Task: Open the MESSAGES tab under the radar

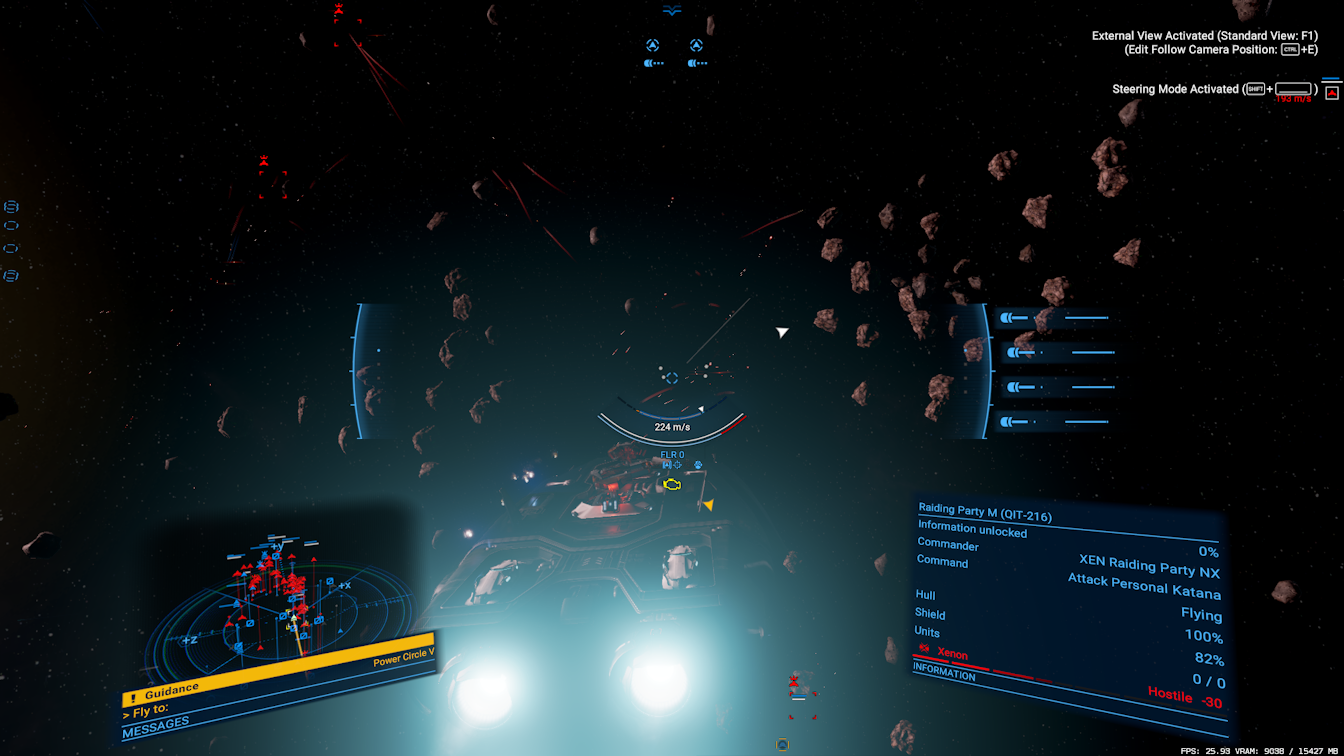Action: [156, 729]
